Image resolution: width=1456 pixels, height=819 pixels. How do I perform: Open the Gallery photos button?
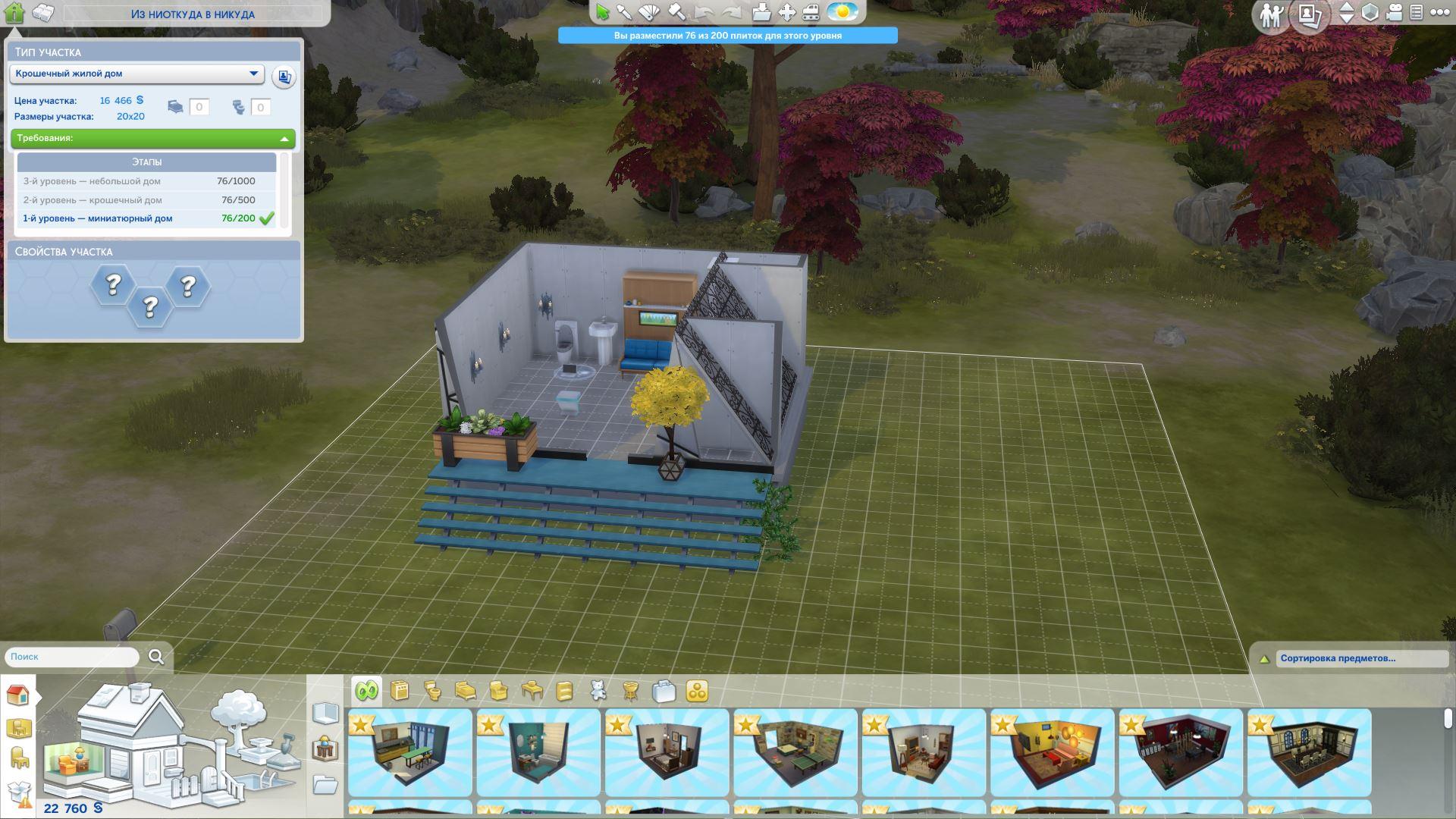click(x=1310, y=14)
